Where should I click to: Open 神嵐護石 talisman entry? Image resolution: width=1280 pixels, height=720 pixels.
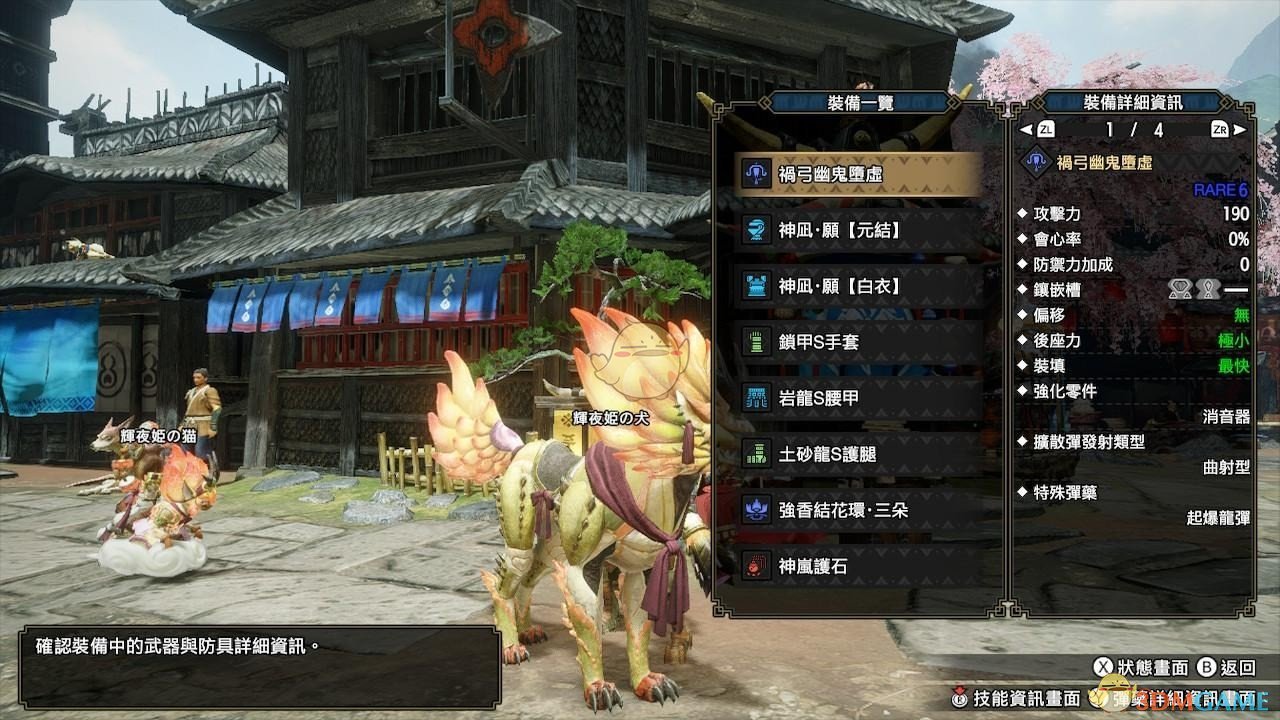(x=858, y=566)
